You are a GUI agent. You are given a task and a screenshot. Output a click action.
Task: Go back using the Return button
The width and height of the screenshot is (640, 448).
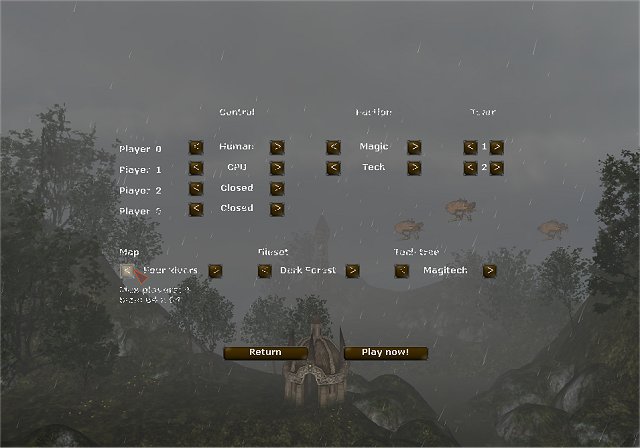[x=265, y=352]
